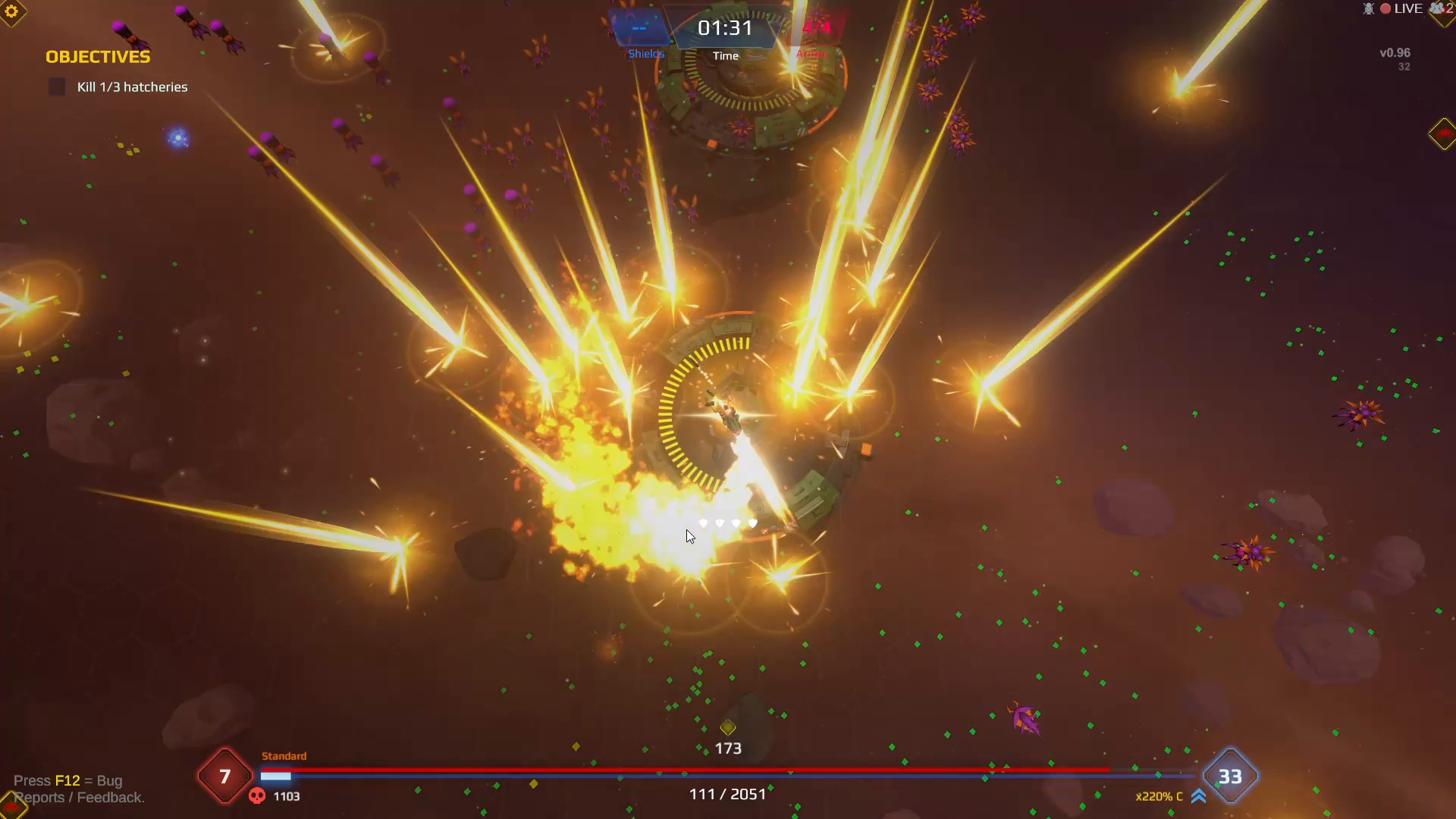Click the v0.96 version label
The image size is (1456, 819).
pos(1395,52)
